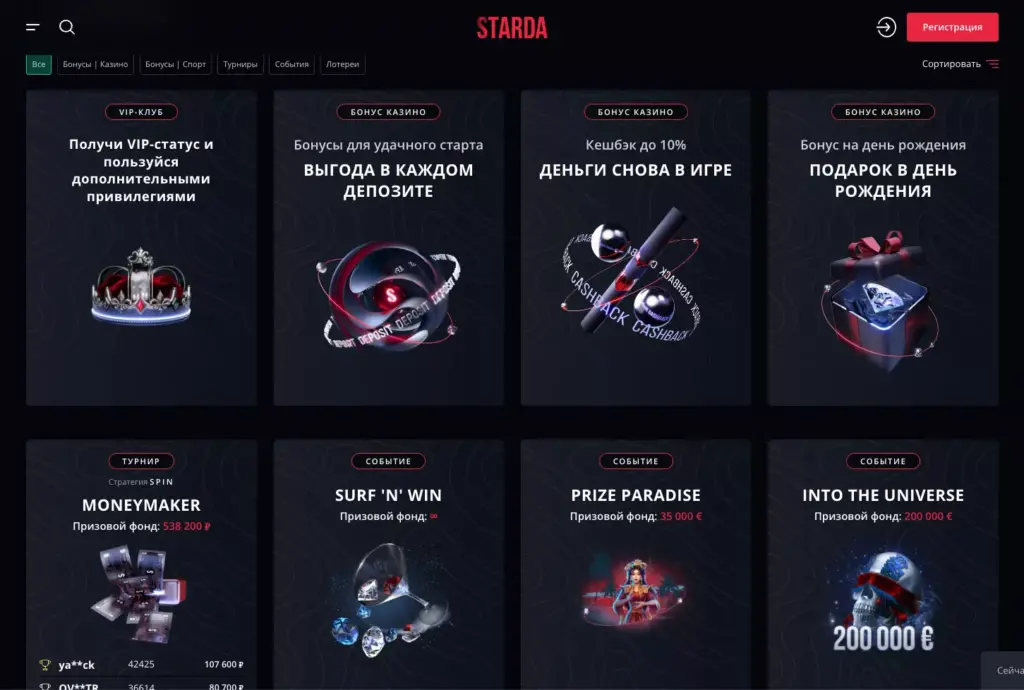Switch to Бонусы | Спорт tab
The height and width of the screenshot is (690, 1024).
tap(176, 65)
